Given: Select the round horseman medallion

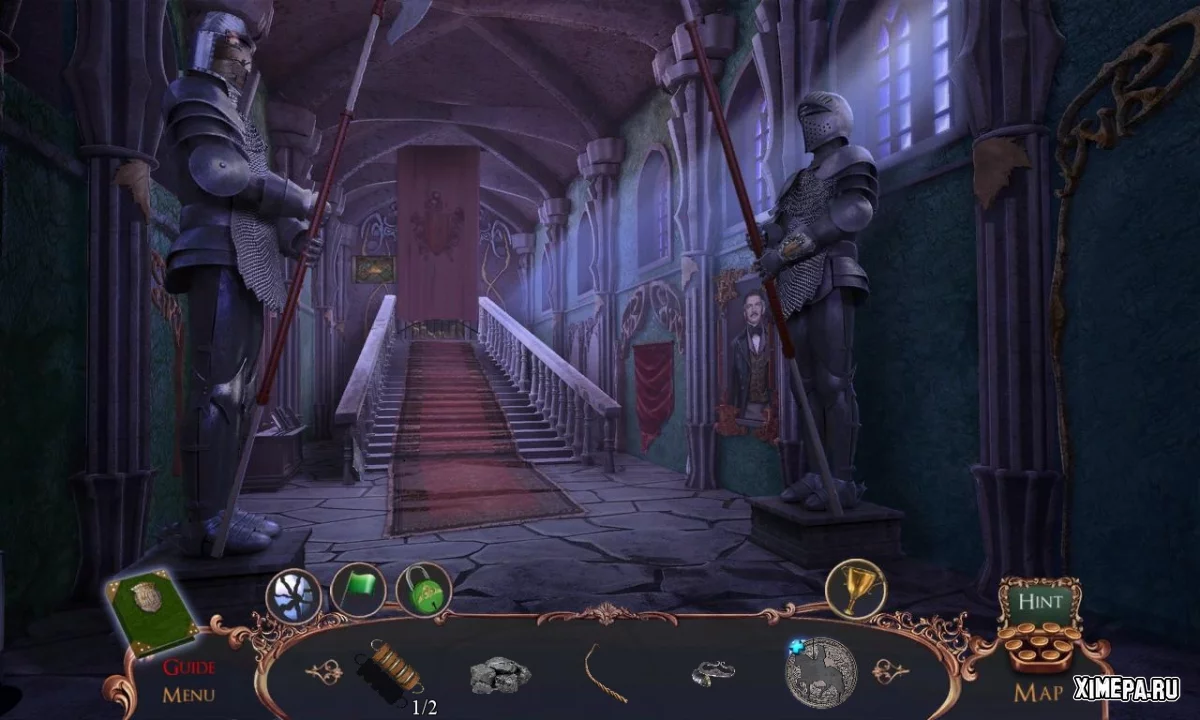Looking at the screenshot, I should (821, 672).
